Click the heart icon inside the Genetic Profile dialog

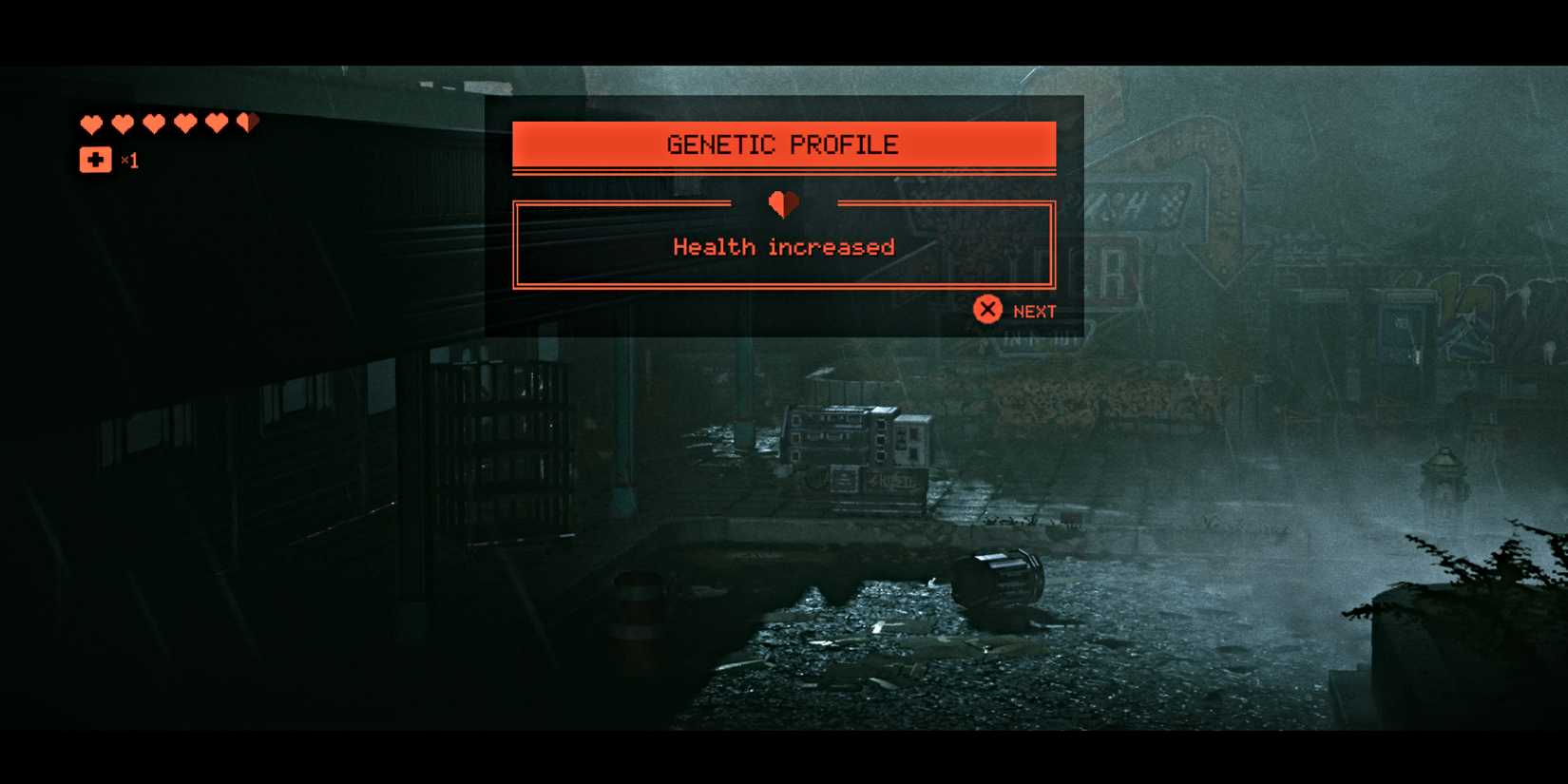(781, 204)
